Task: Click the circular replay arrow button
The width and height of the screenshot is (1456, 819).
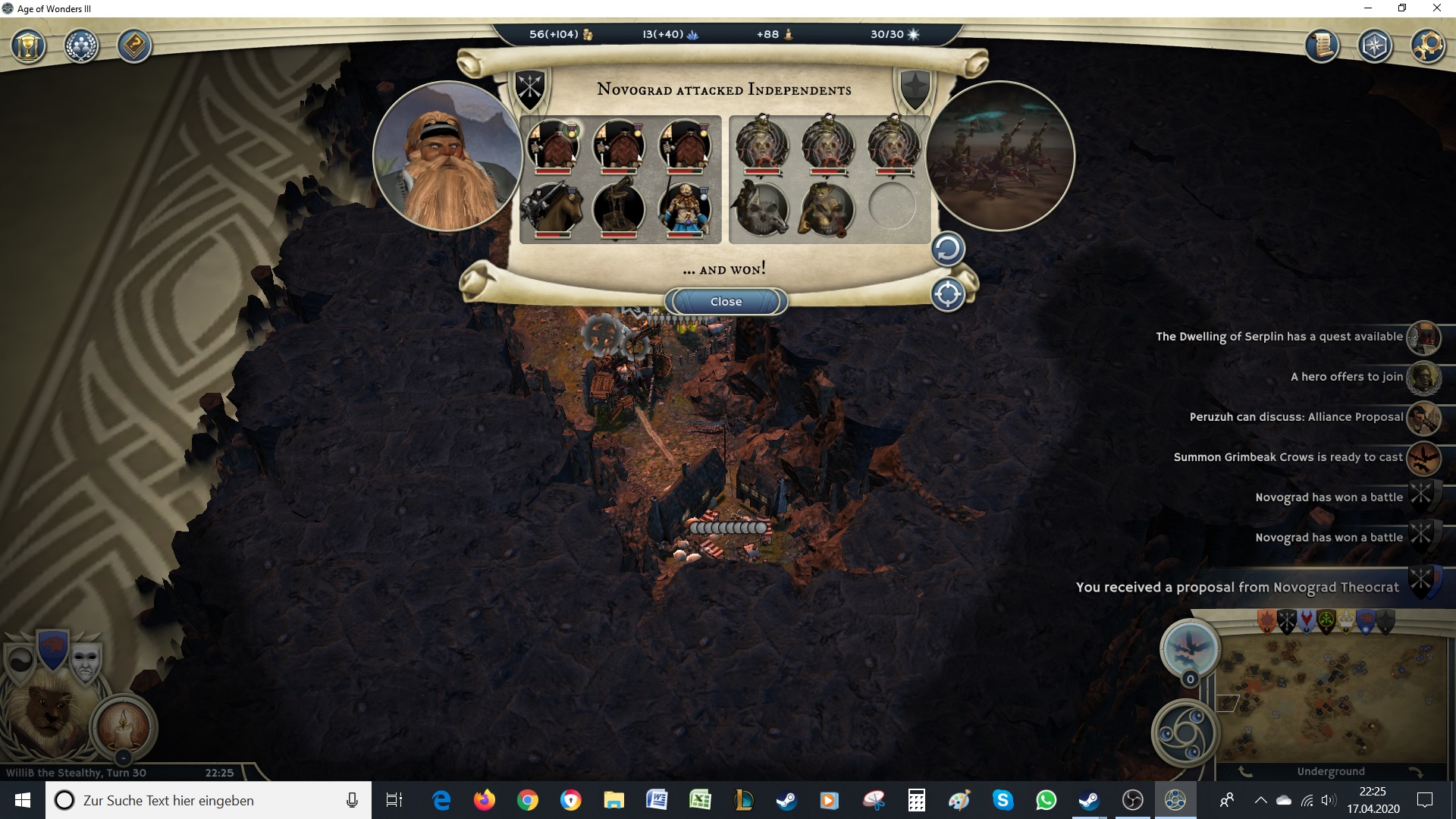Action: 947,249
